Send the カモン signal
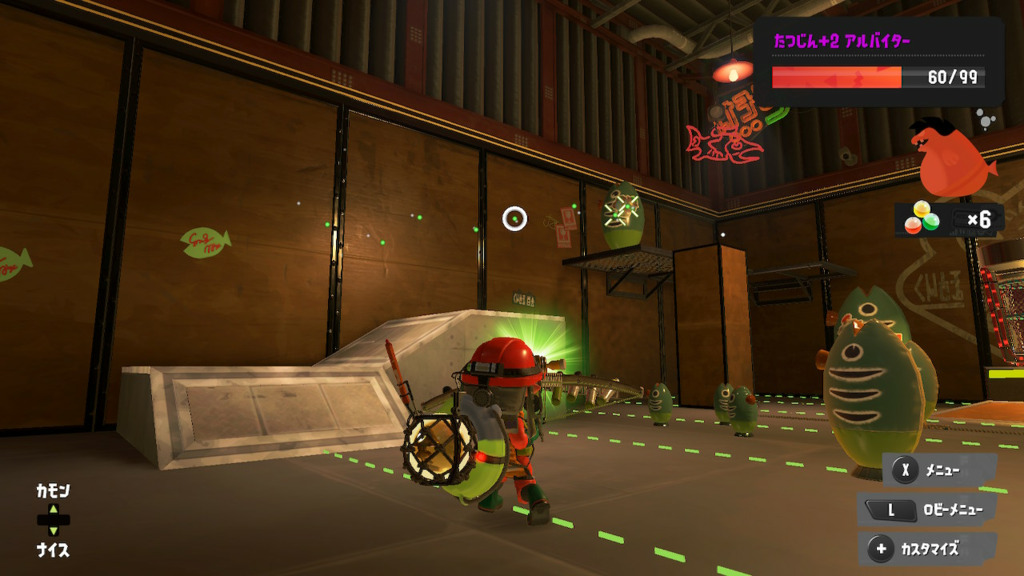 53,492
